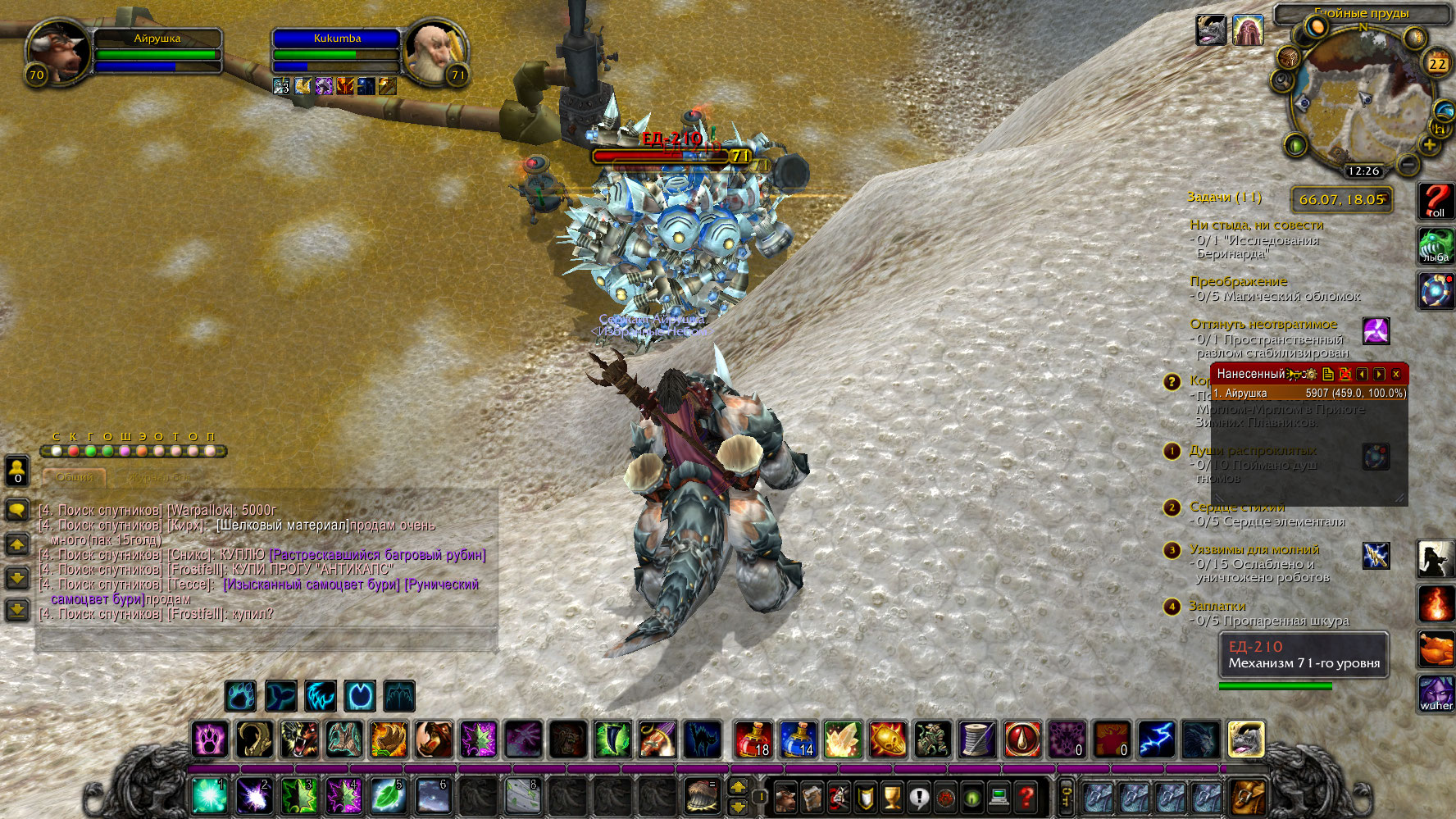The image size is (1456, 819).
Task: Click the right arrow on the damage meter
Action: (1378, 375)
